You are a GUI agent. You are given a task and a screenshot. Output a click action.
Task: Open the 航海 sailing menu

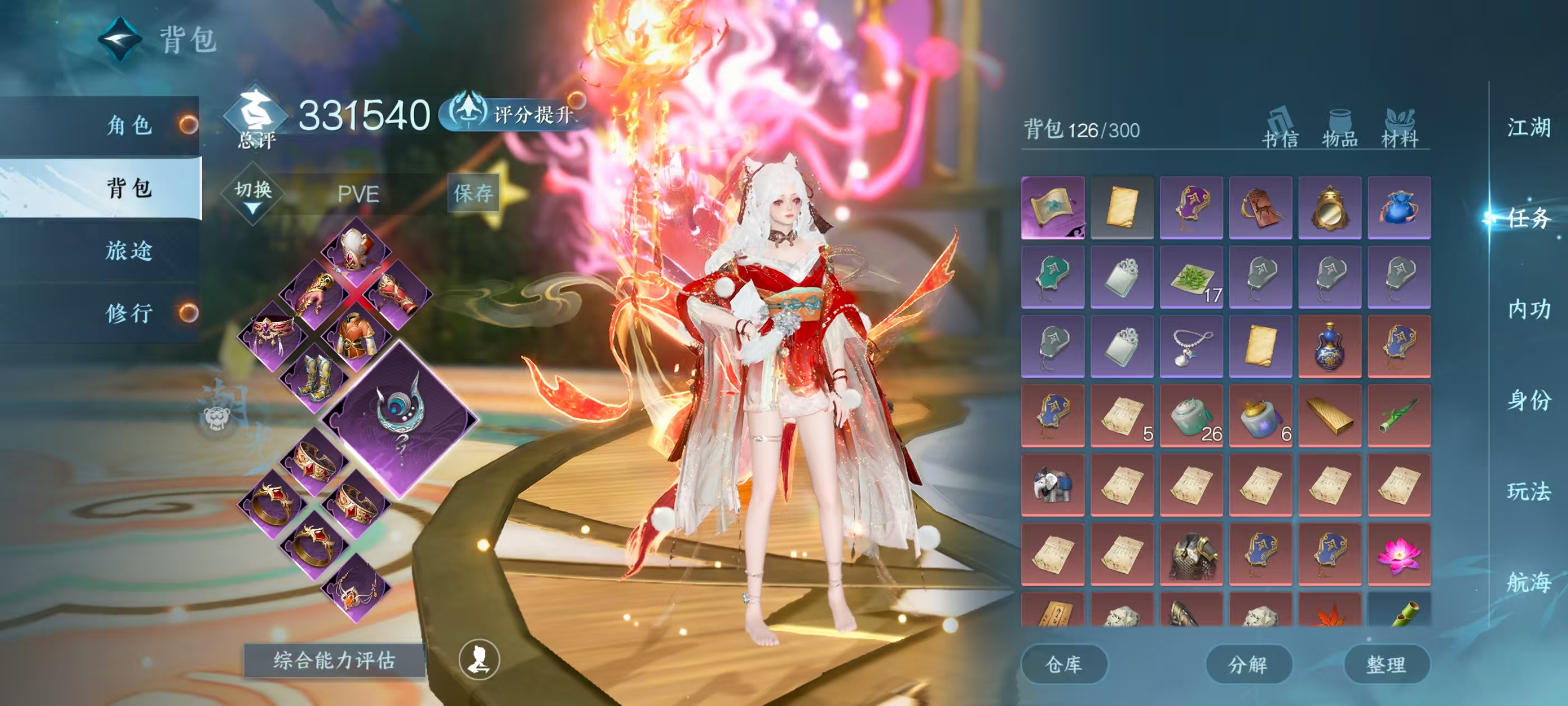tap(1528, 582)
